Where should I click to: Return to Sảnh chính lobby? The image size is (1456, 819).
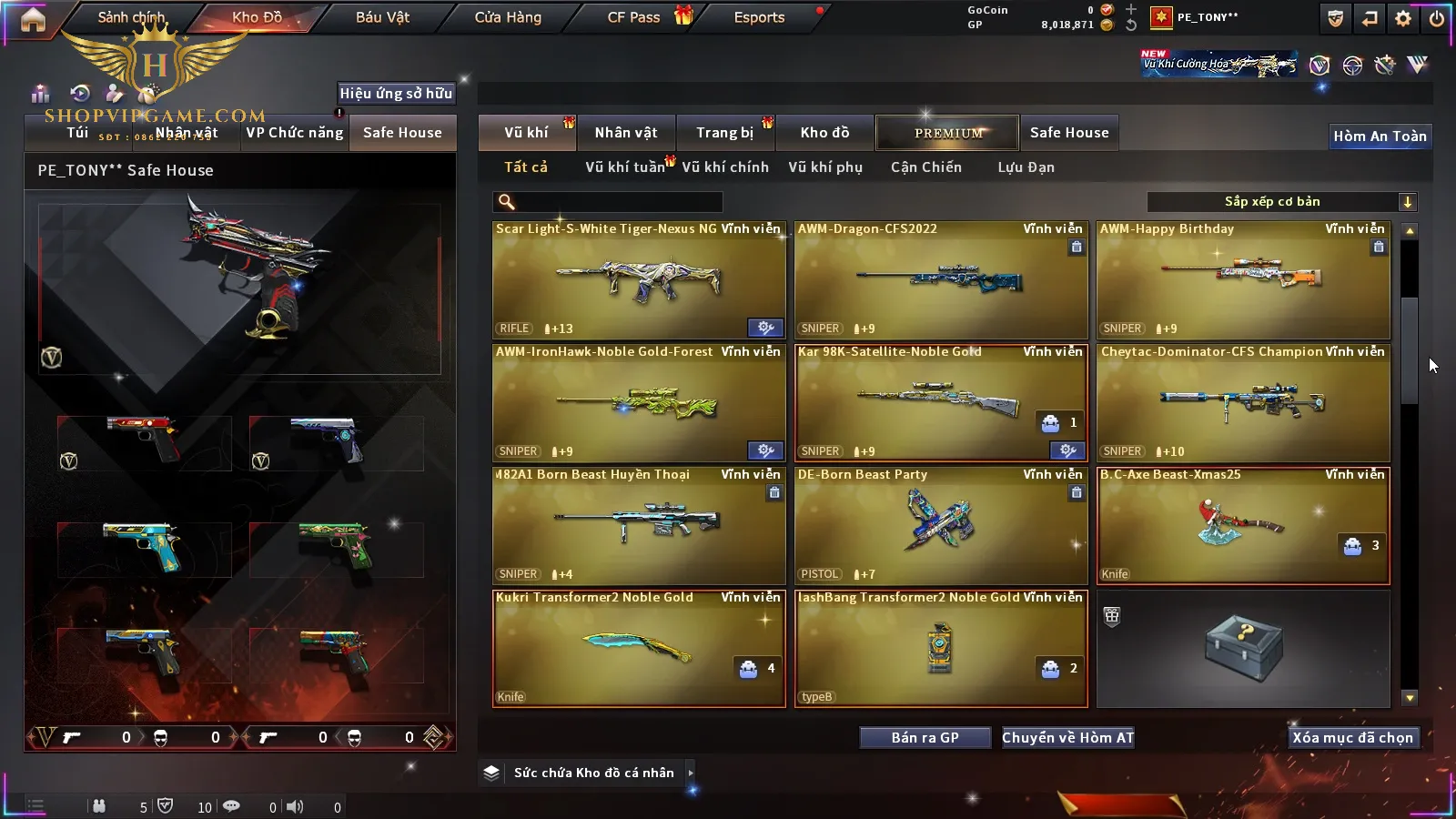[131, 17]
